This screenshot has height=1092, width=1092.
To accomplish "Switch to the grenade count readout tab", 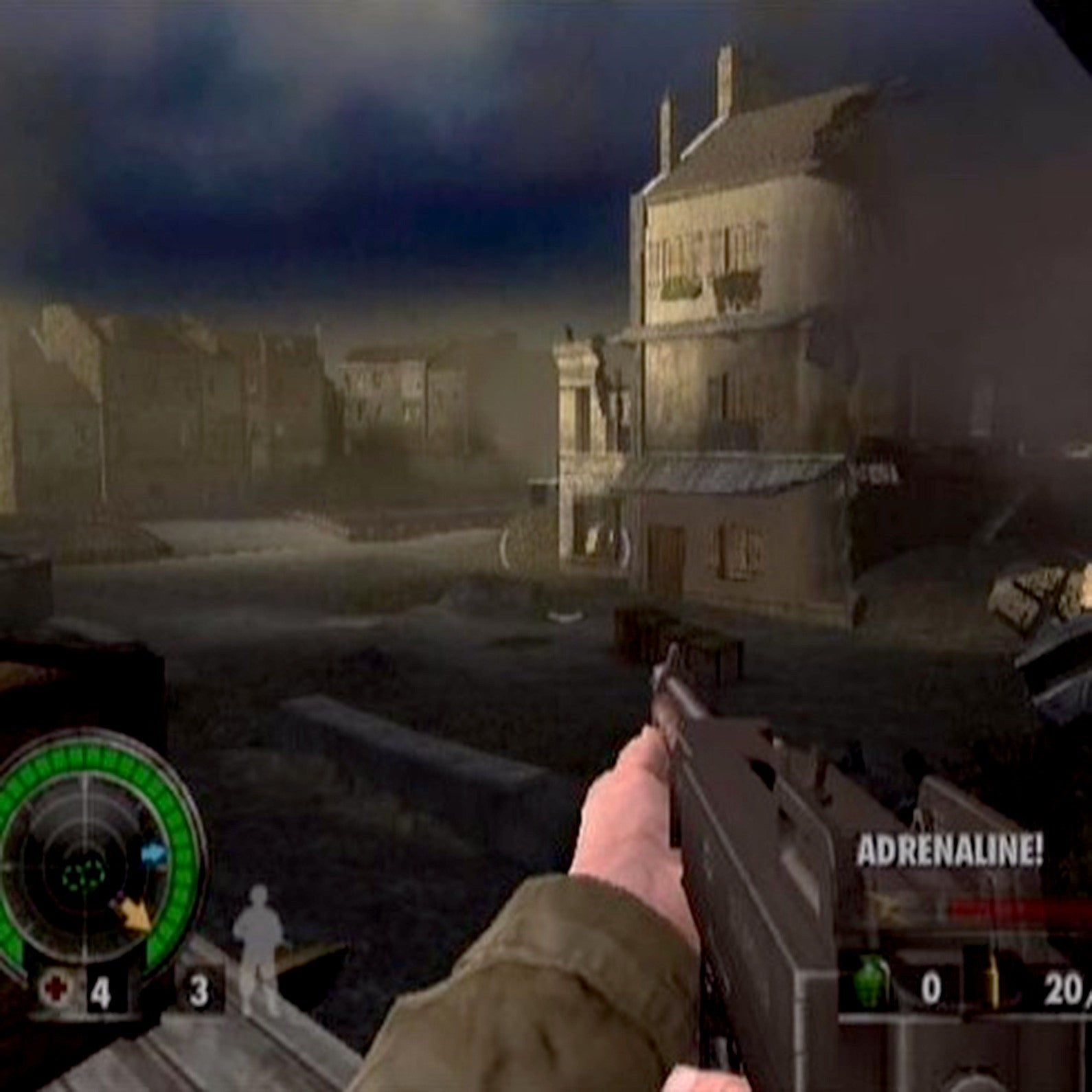I will (x=931, y=988).
